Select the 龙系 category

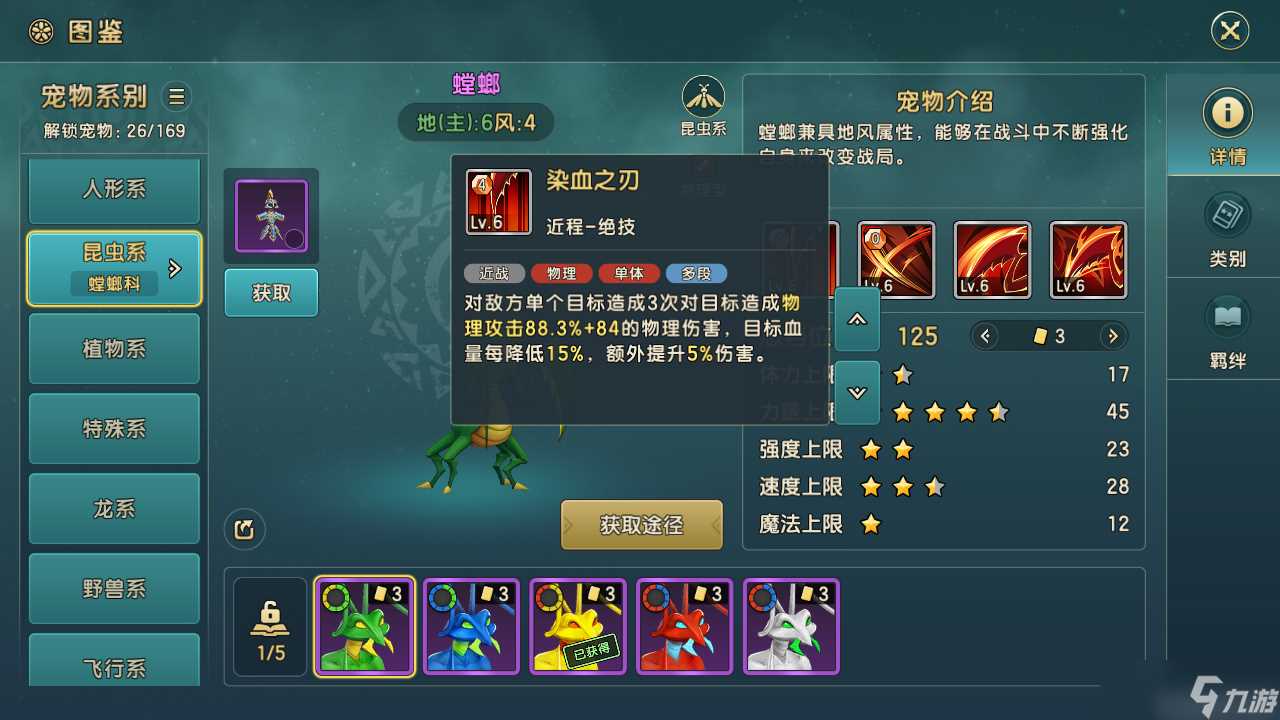pos(113,509)
